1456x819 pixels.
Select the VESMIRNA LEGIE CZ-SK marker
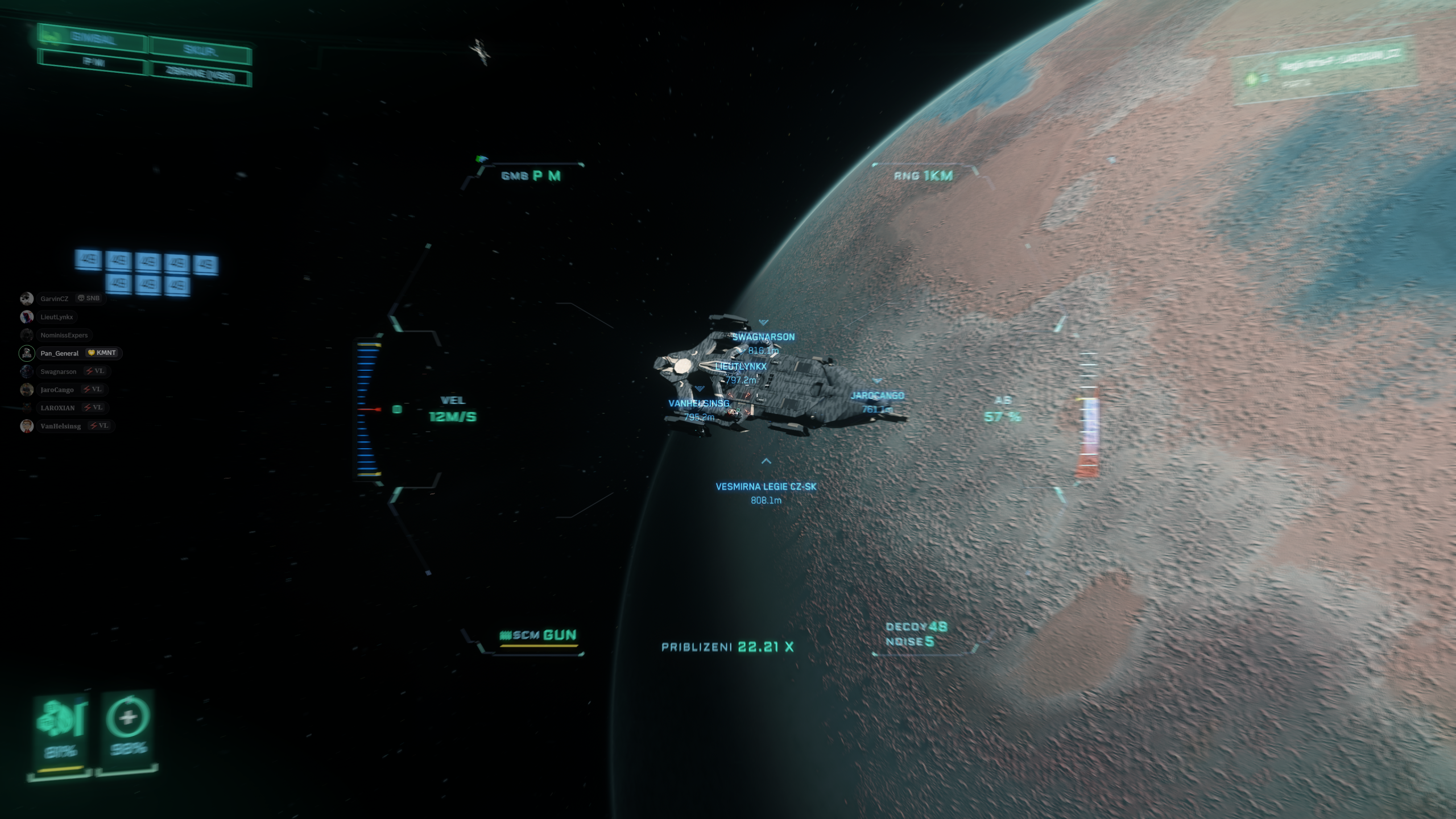(x=766, y=486)
